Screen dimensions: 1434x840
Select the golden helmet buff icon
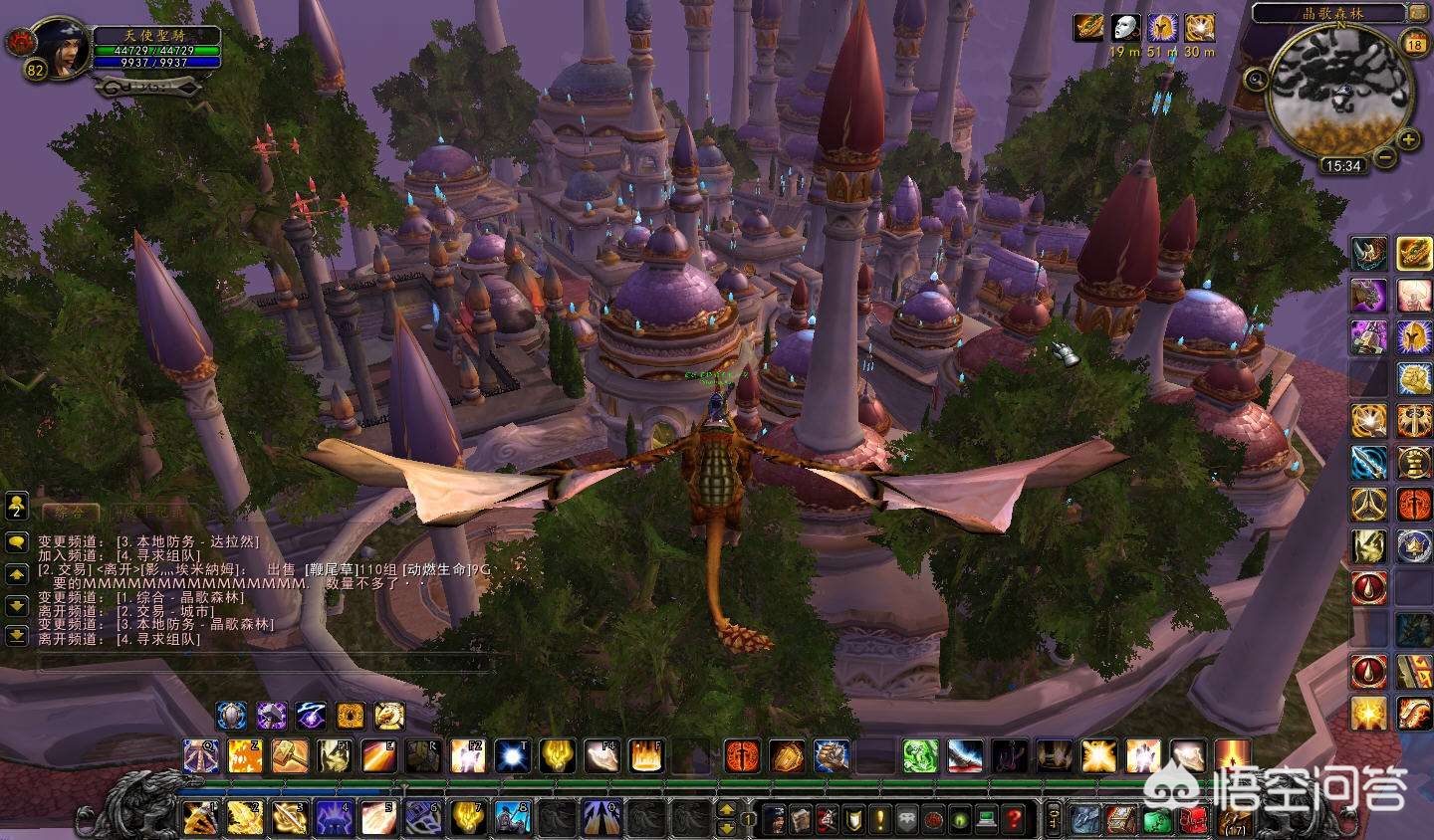point(1200,27)
